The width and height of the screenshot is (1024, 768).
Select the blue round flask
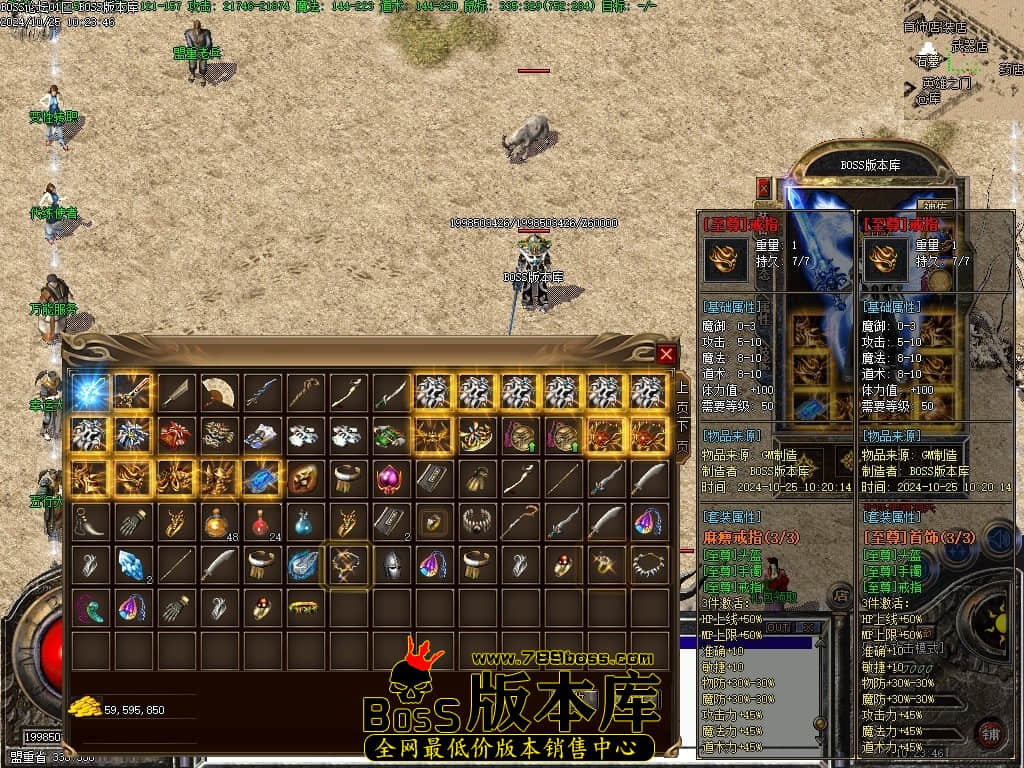(304, 521)
